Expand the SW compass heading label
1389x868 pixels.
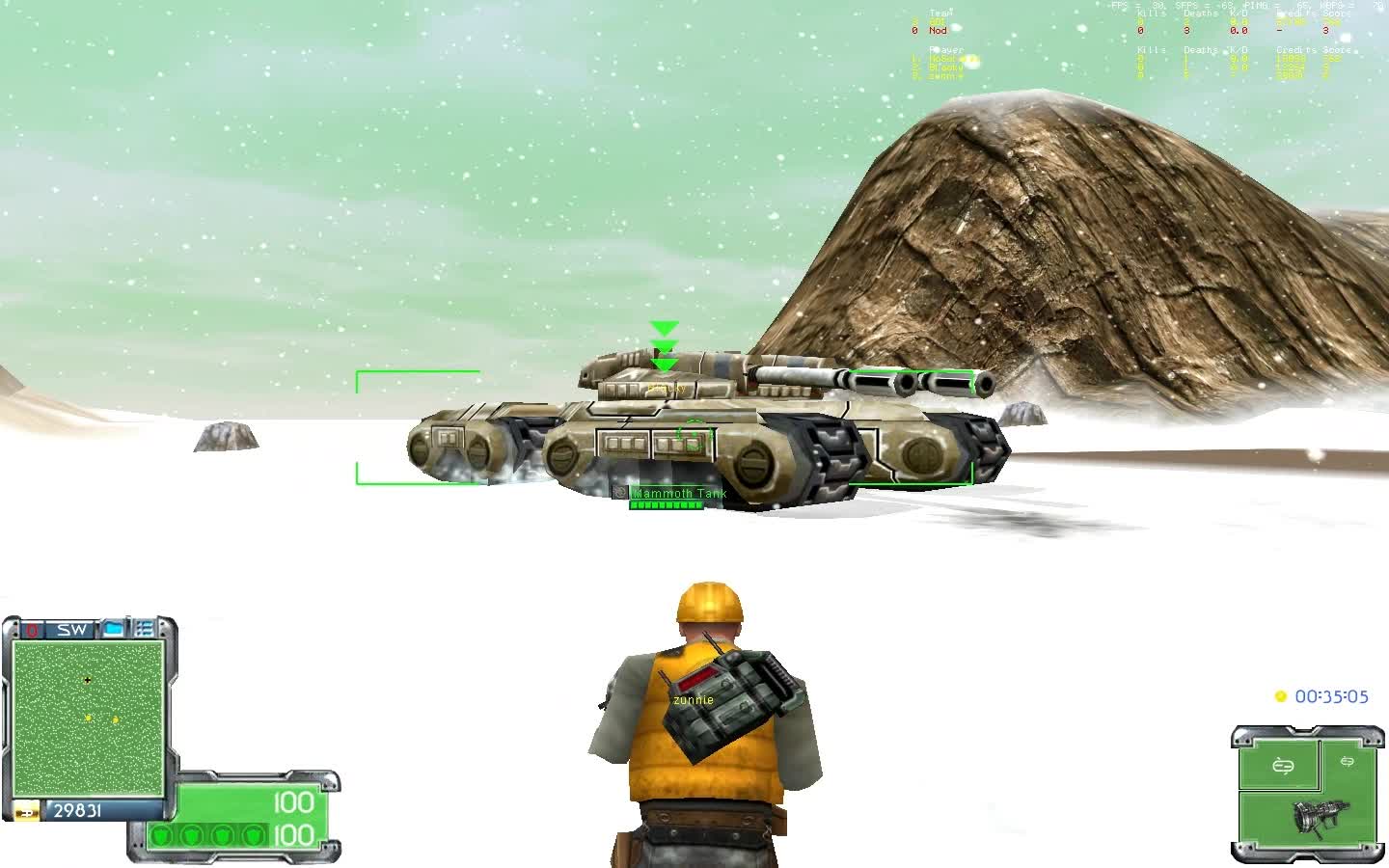tap(70, 629)
